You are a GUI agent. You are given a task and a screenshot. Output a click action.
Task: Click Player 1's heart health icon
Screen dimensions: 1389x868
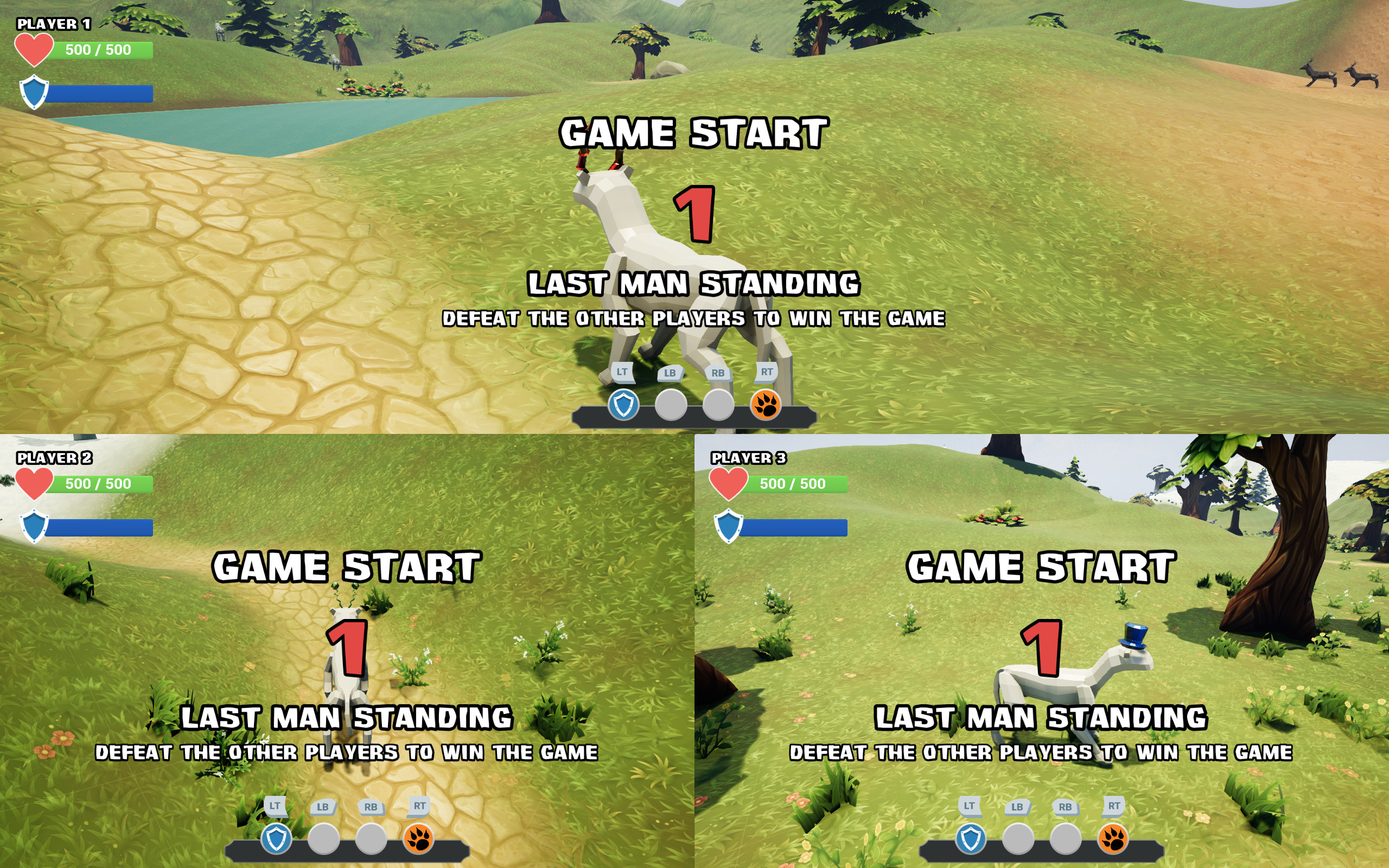tap(34, 49)
